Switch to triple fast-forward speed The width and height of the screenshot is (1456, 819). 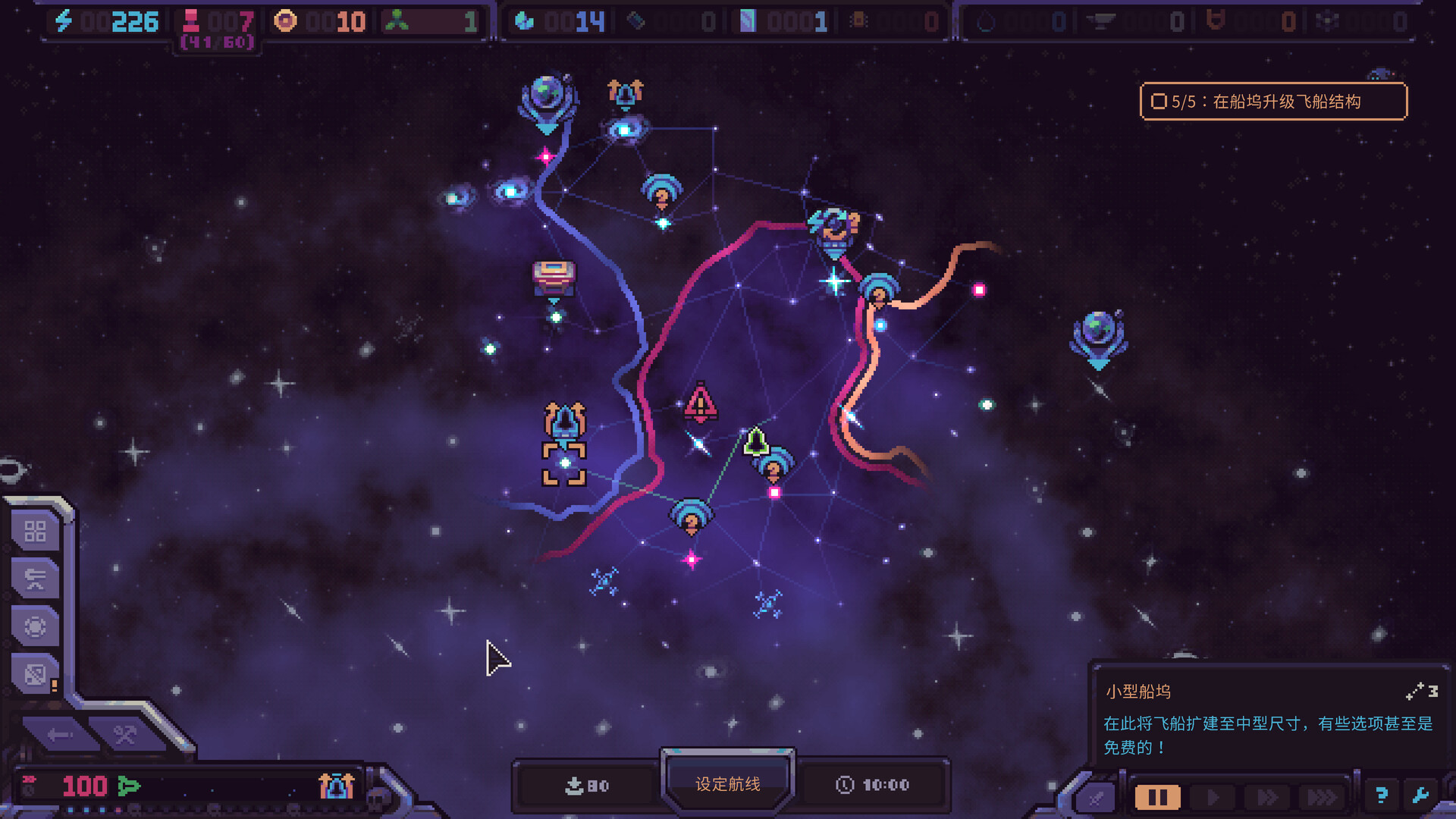pyautogui.click(x=1322, y=797)
